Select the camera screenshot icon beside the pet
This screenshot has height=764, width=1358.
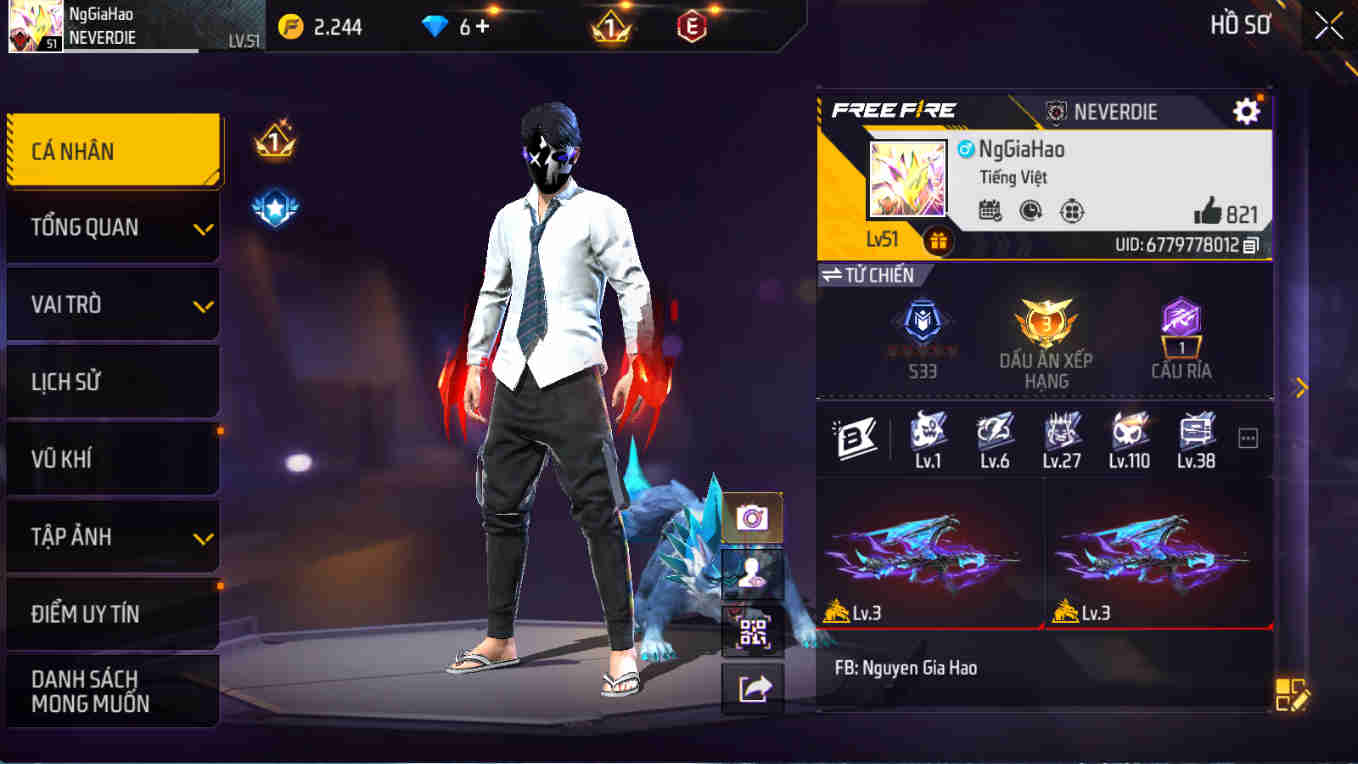[x=751, y=517]
